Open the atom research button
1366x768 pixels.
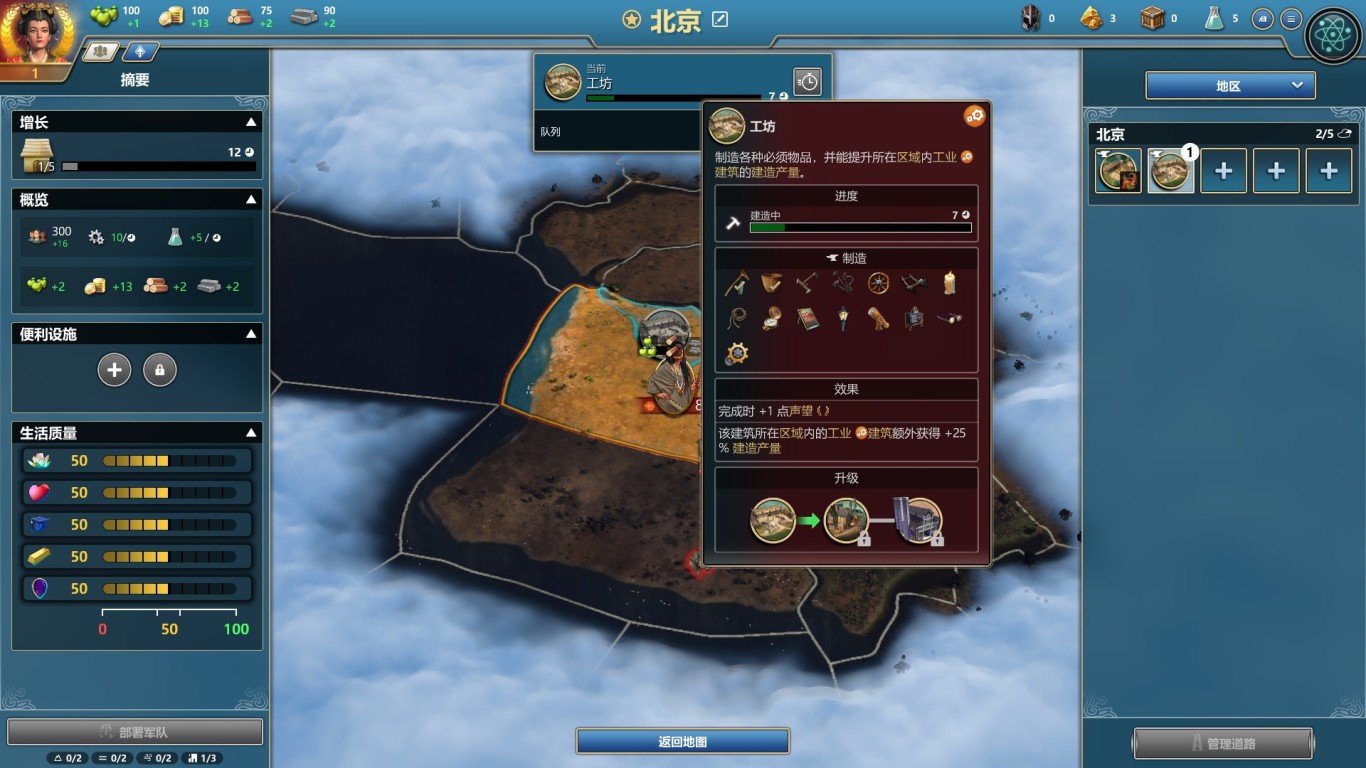tap(1333, 36)
